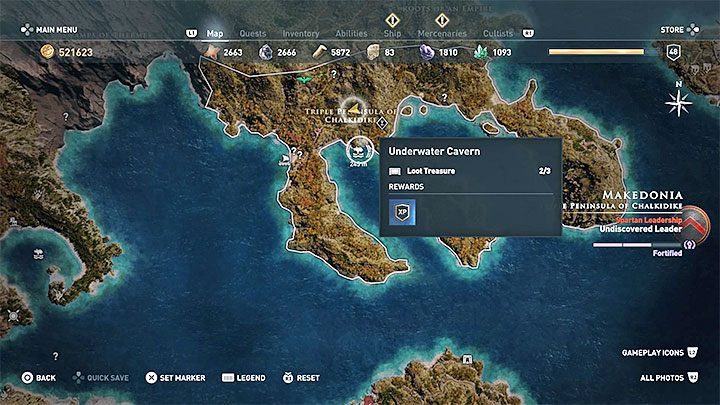The width and height of the screenshot is (720, 405).
Task: Switch to the Quests tab
Action: point(251,33)
